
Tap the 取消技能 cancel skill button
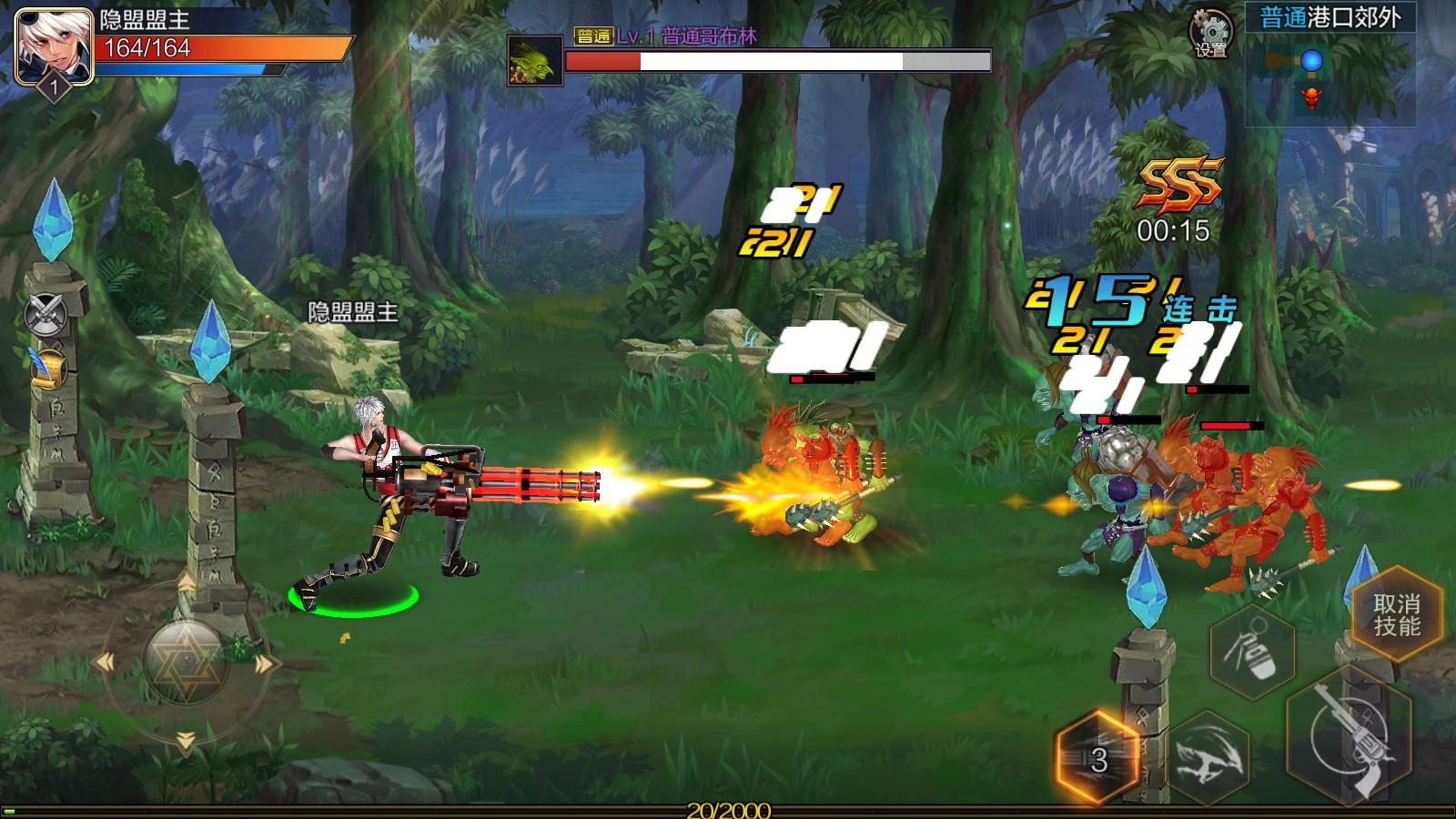click(x=1396, y=616)
